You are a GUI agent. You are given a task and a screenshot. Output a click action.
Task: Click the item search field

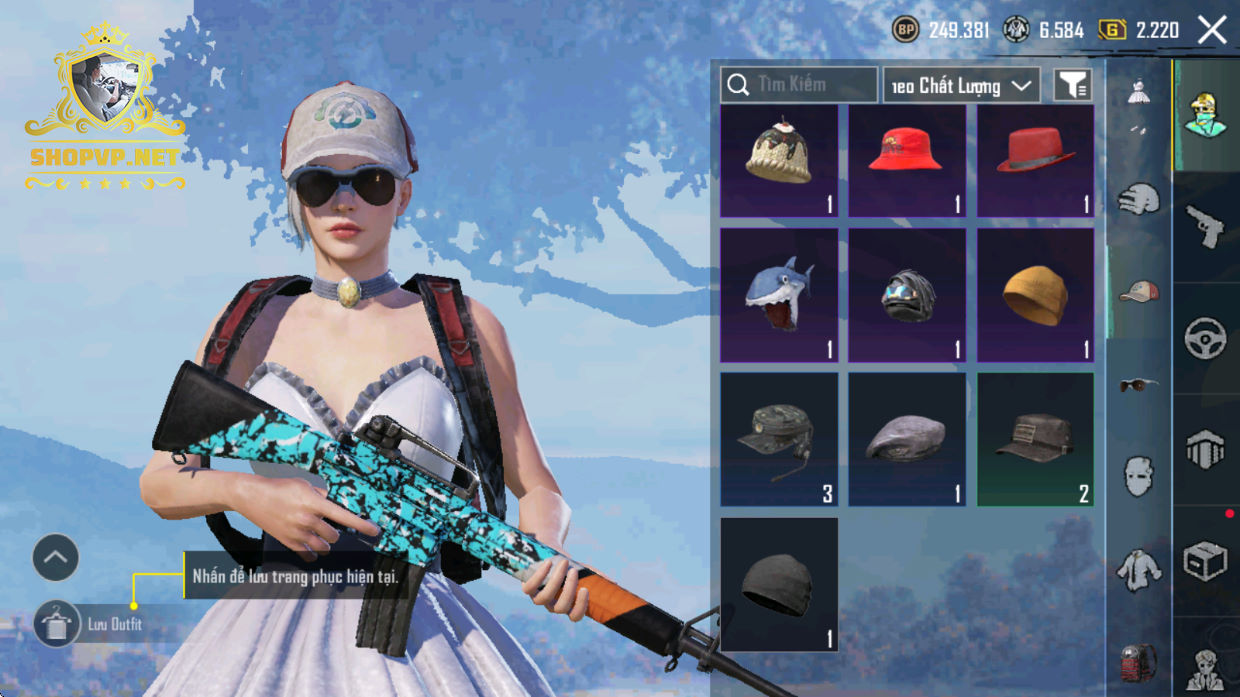pos(799,85)
